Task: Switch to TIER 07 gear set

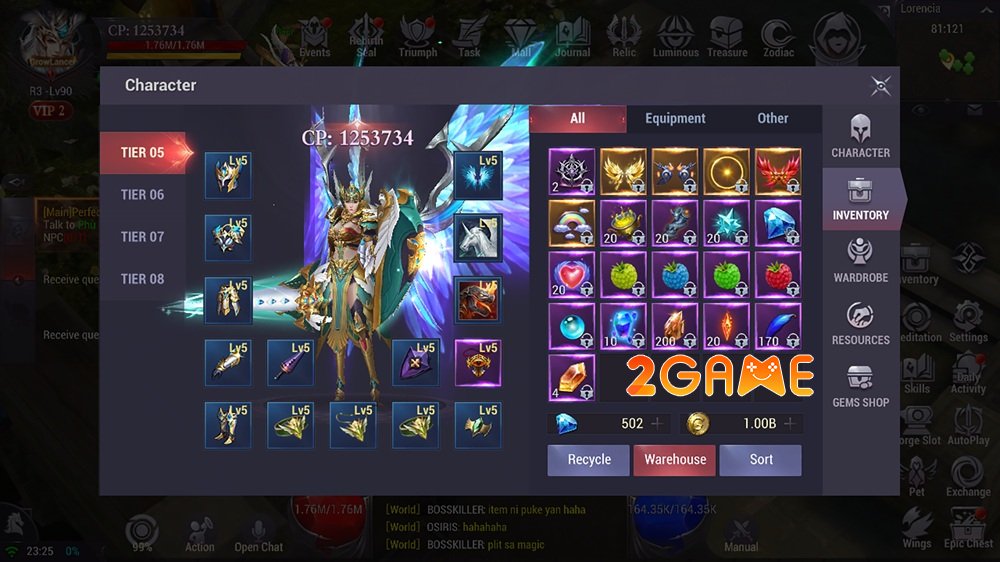Action: click(x=142, y=237)
